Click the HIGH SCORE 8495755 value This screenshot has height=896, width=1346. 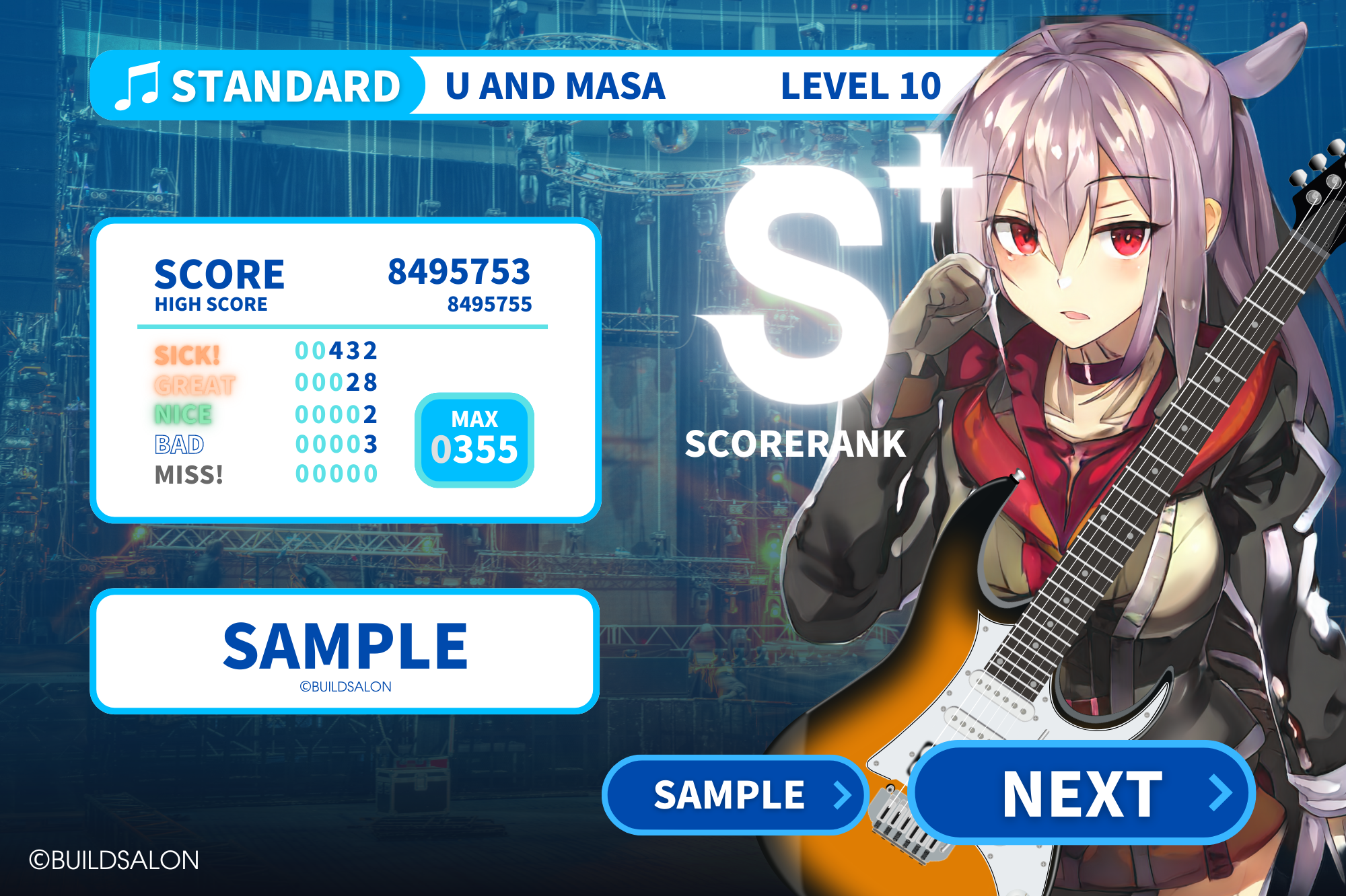tap(489, 303)
